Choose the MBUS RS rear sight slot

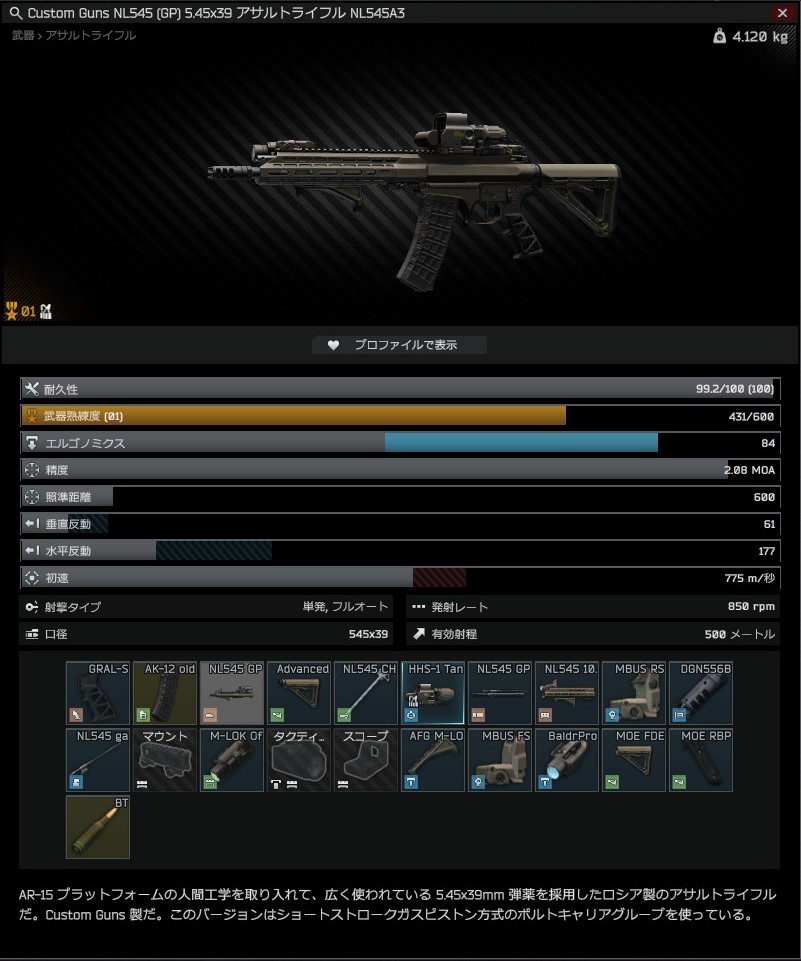[634, 693]
